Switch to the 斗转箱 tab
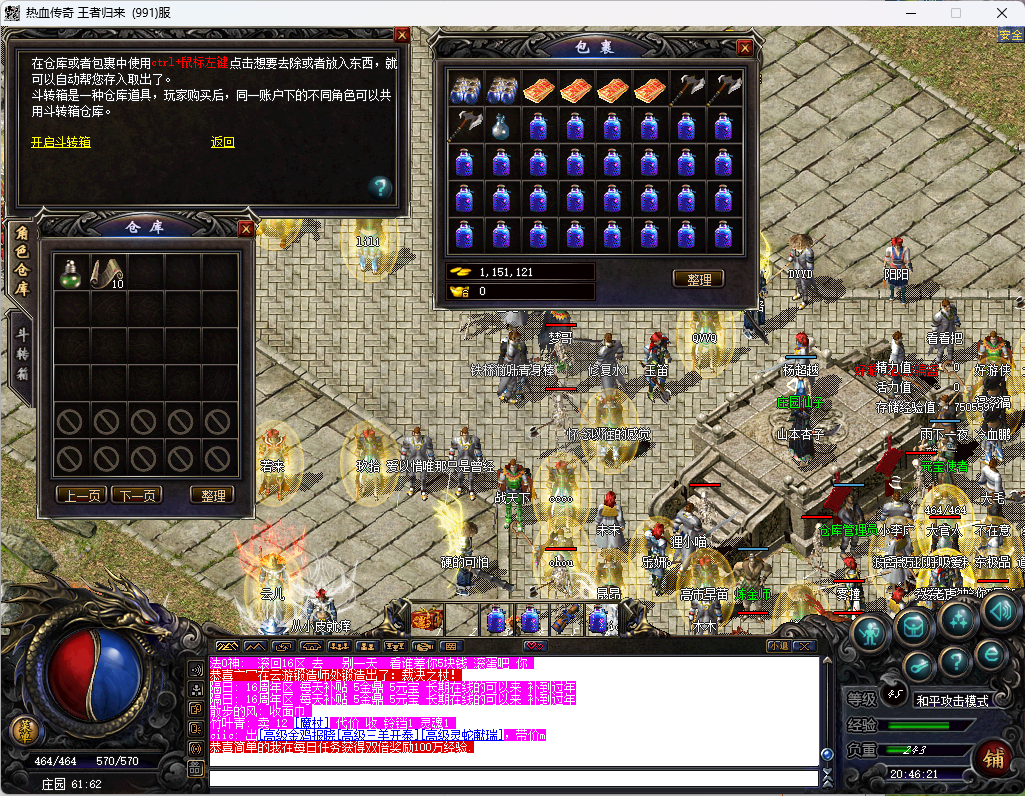This screenshot has width=1025, height=796. point(19,355)
